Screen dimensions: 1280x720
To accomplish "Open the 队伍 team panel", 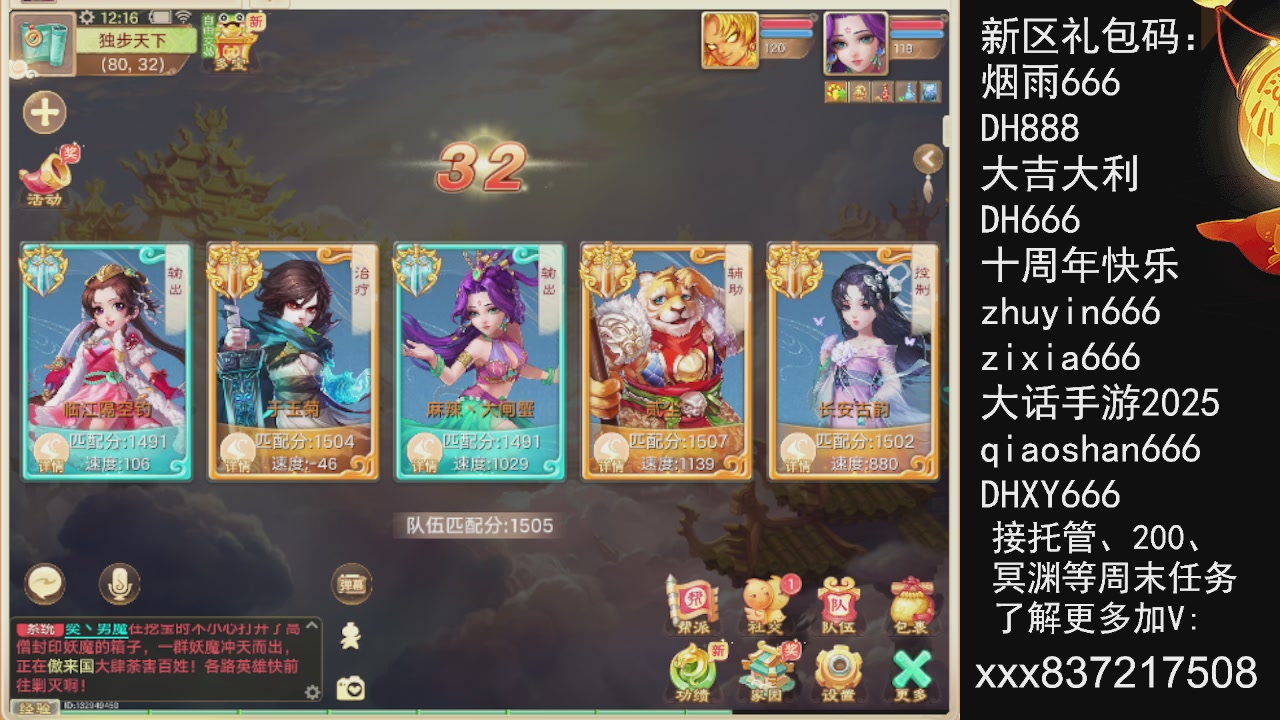I will pos(840,600).
